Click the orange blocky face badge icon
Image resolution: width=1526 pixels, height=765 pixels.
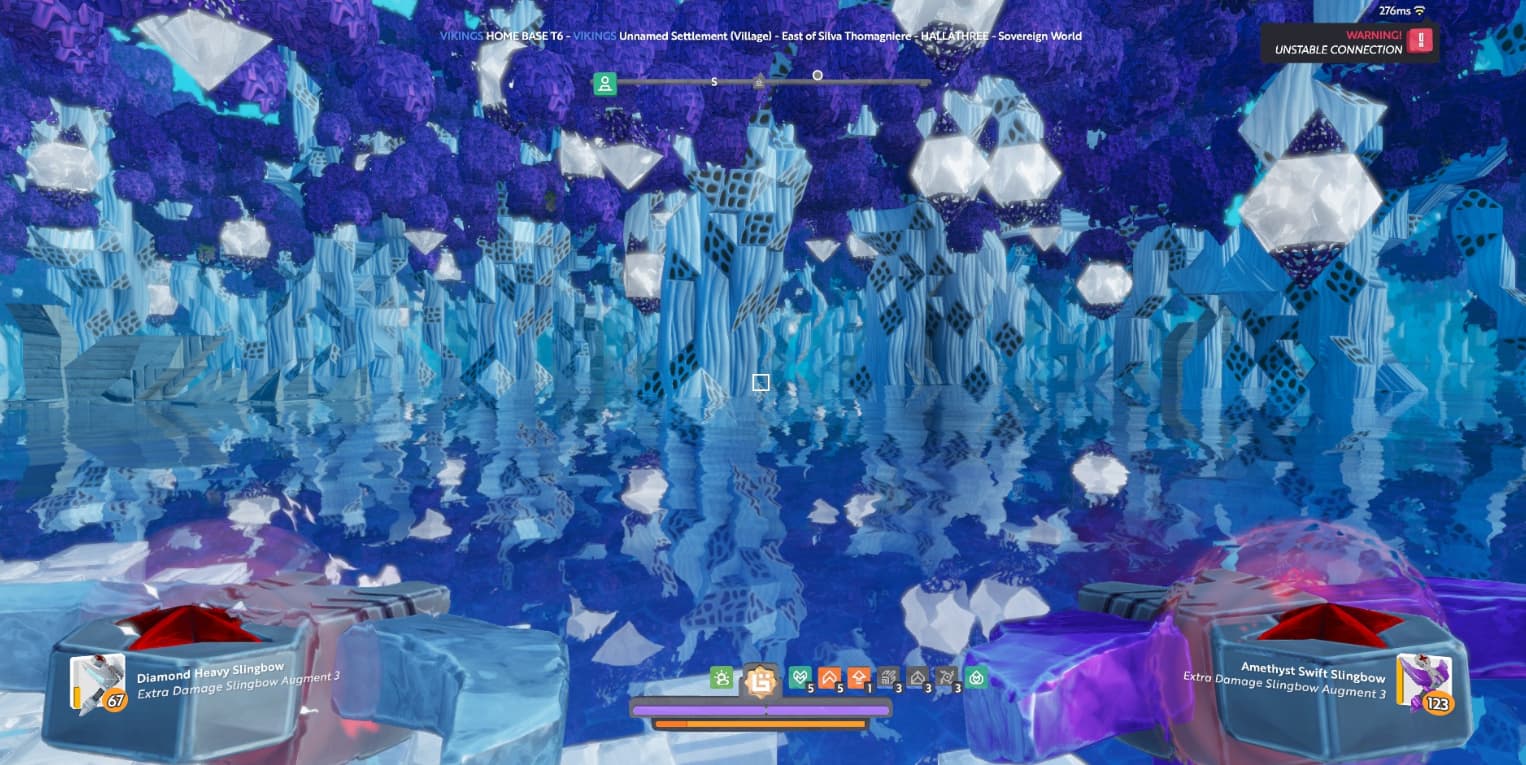760,681
